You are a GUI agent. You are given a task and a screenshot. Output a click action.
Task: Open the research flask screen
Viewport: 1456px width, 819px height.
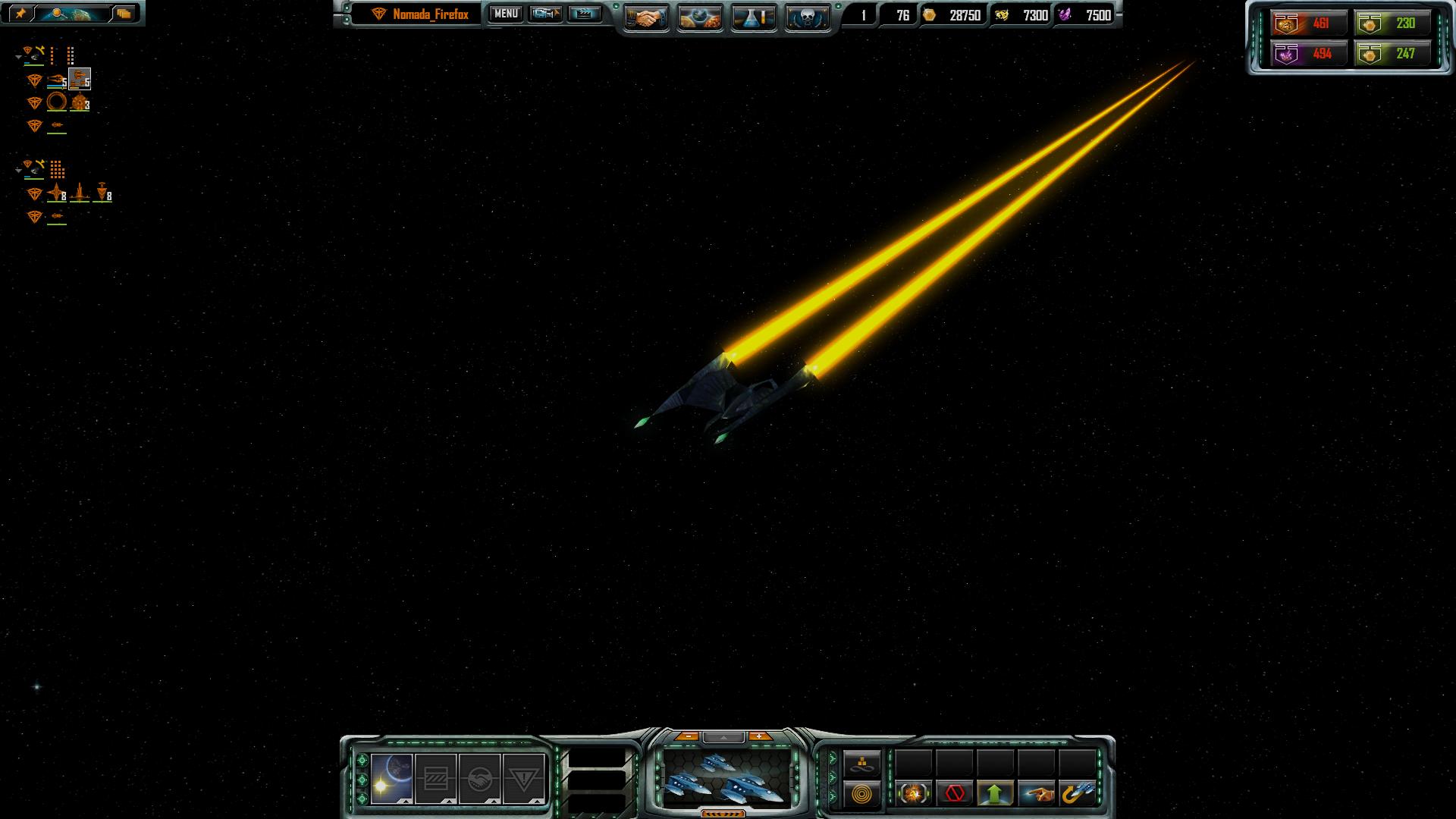coord(754,17)
